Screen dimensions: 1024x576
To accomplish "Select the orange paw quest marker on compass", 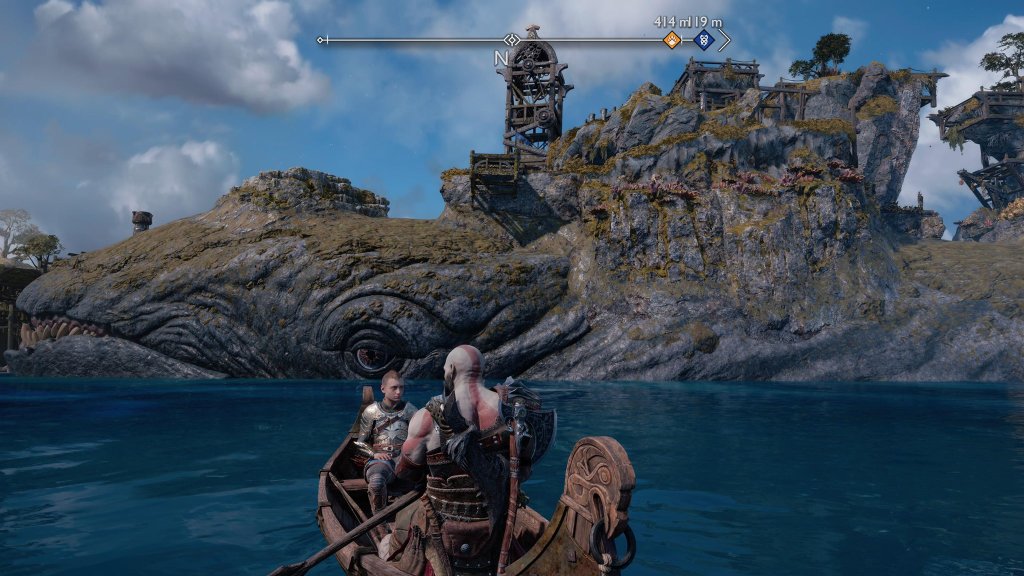I will (x=672, y=40).
